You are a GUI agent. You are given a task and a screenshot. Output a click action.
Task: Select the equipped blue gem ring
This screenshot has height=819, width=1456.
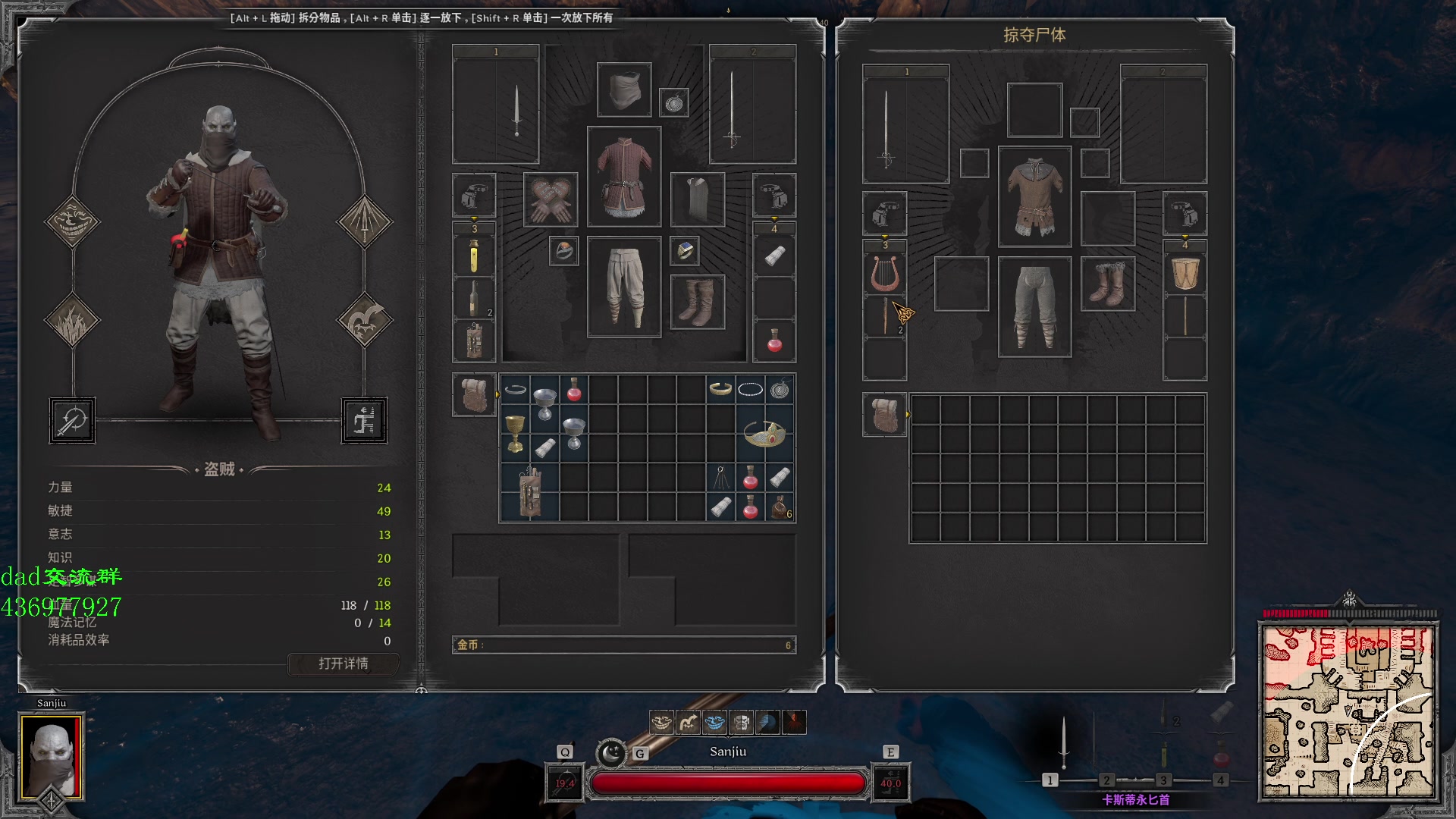pyautogui.click(x=684, y=251)
